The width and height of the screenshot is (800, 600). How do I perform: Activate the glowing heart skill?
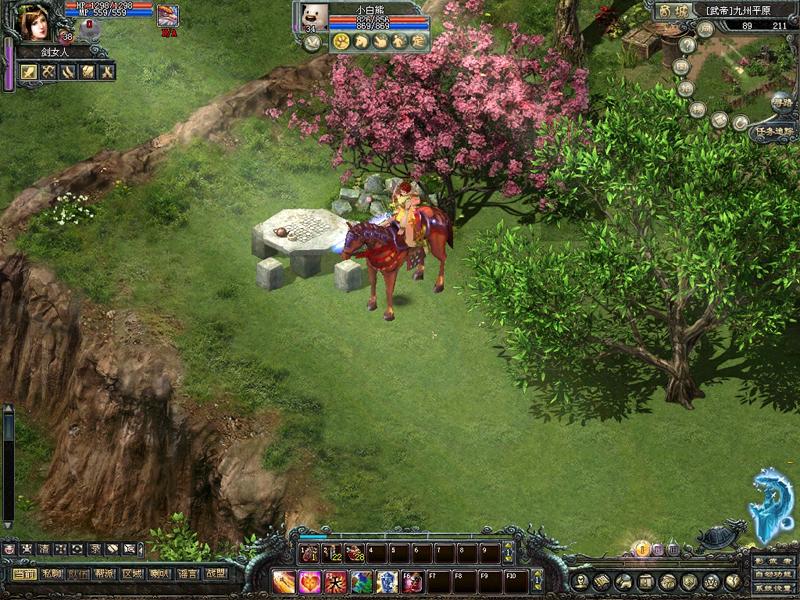[310, 581]
